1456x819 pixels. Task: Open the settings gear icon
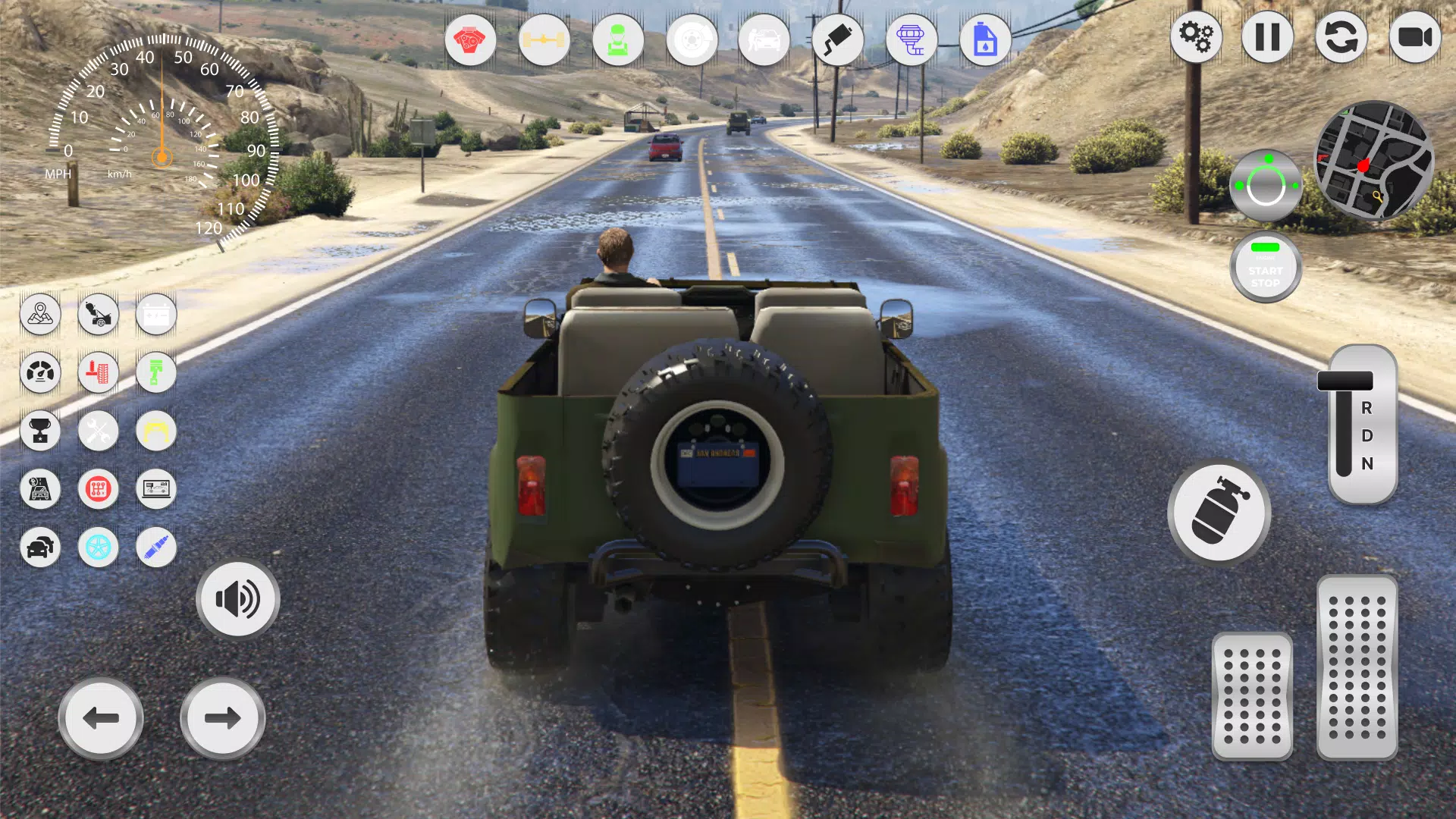(x=1196, y=38)
